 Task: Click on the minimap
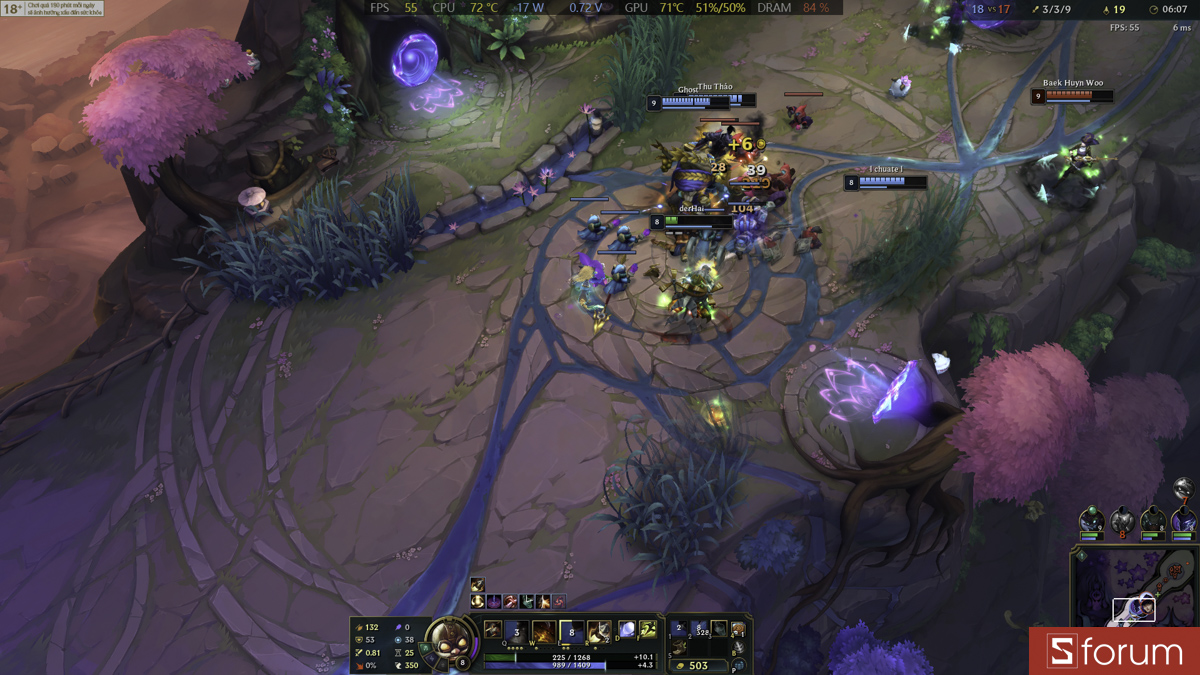click(x=1135, y=590)
